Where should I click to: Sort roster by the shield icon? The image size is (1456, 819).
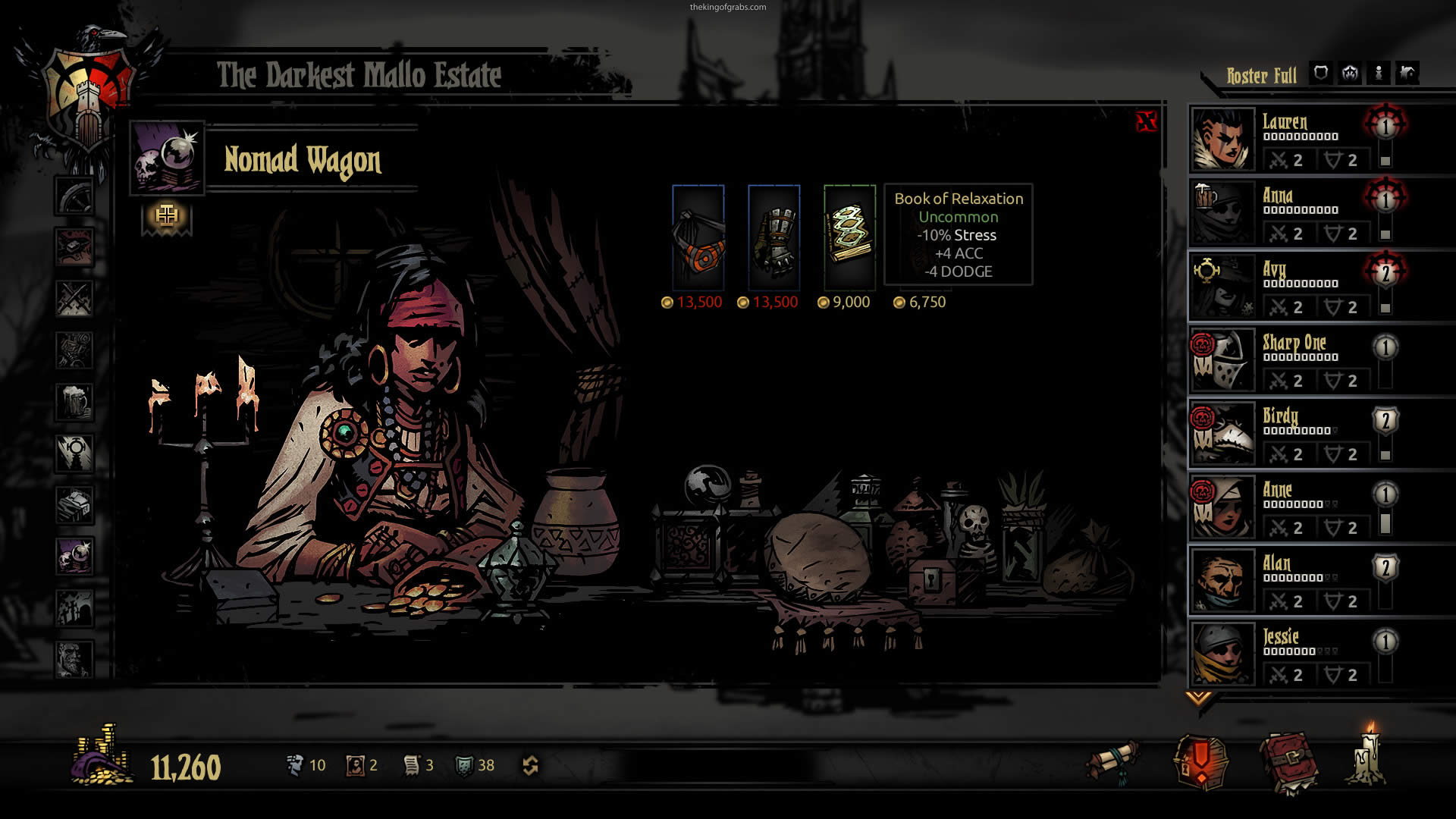click(1321, 74)
